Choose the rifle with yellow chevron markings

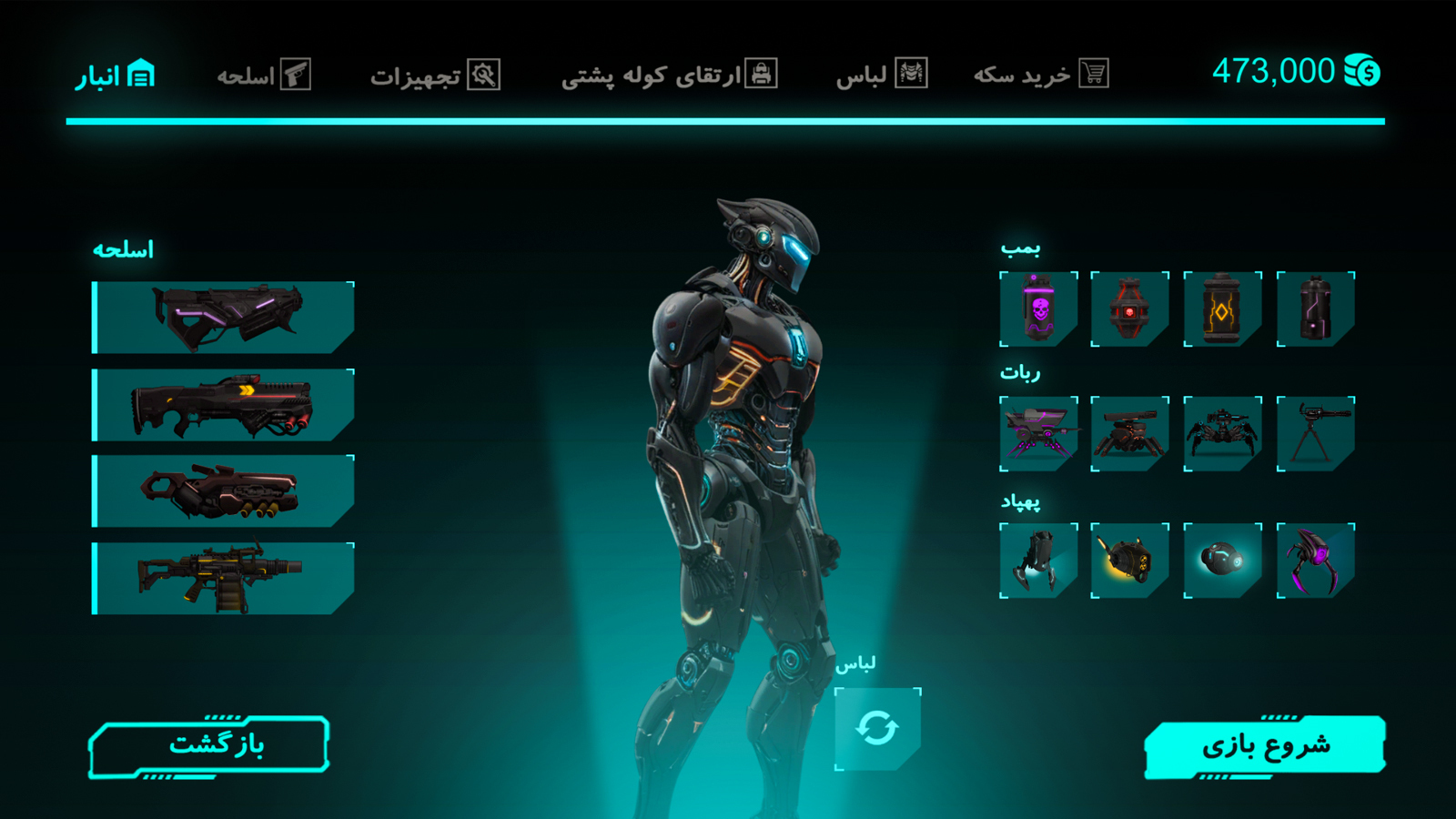click(x=223, y=405)
